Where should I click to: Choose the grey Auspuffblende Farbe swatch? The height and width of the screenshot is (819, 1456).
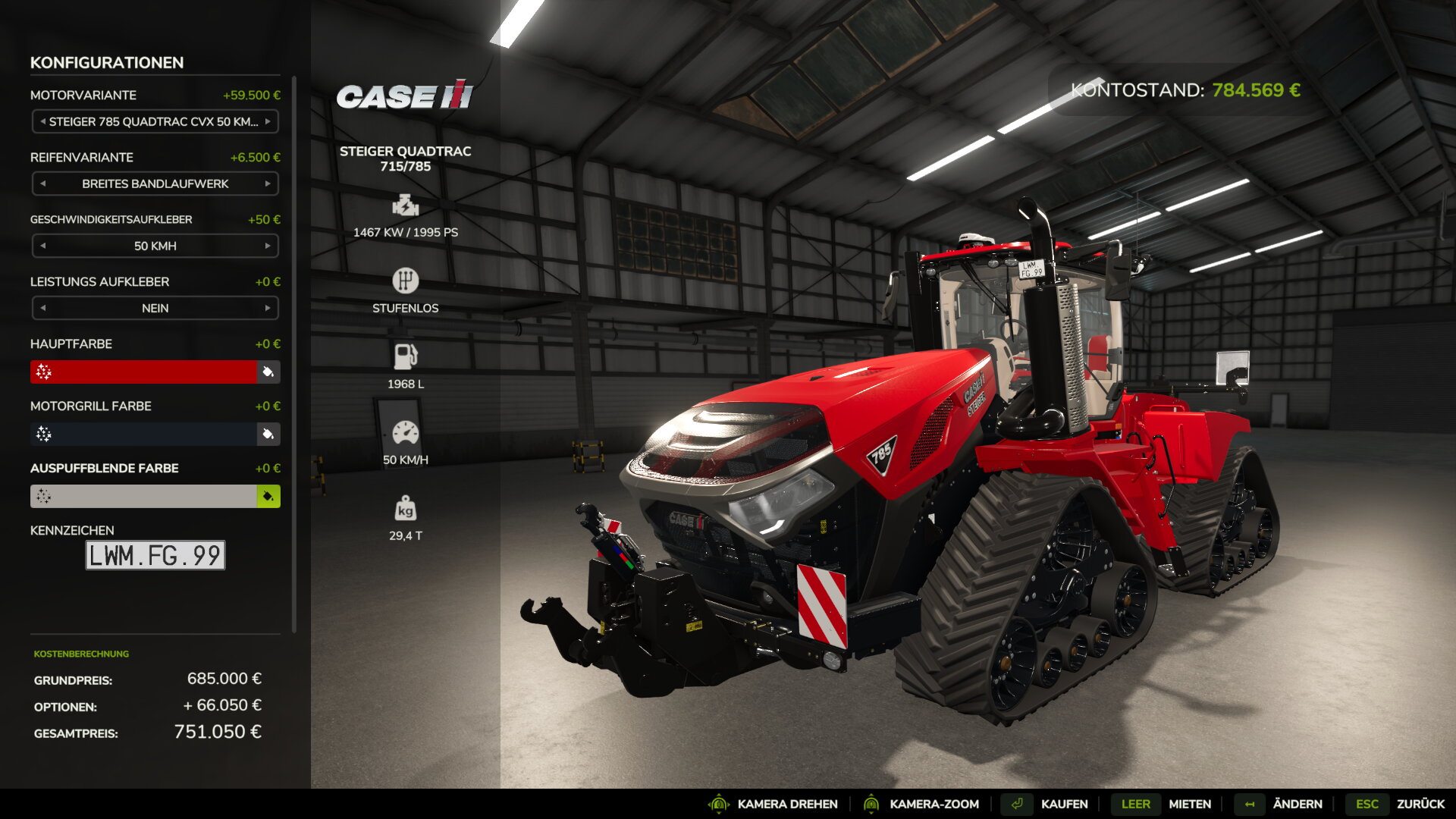click(x=144, y=496)
